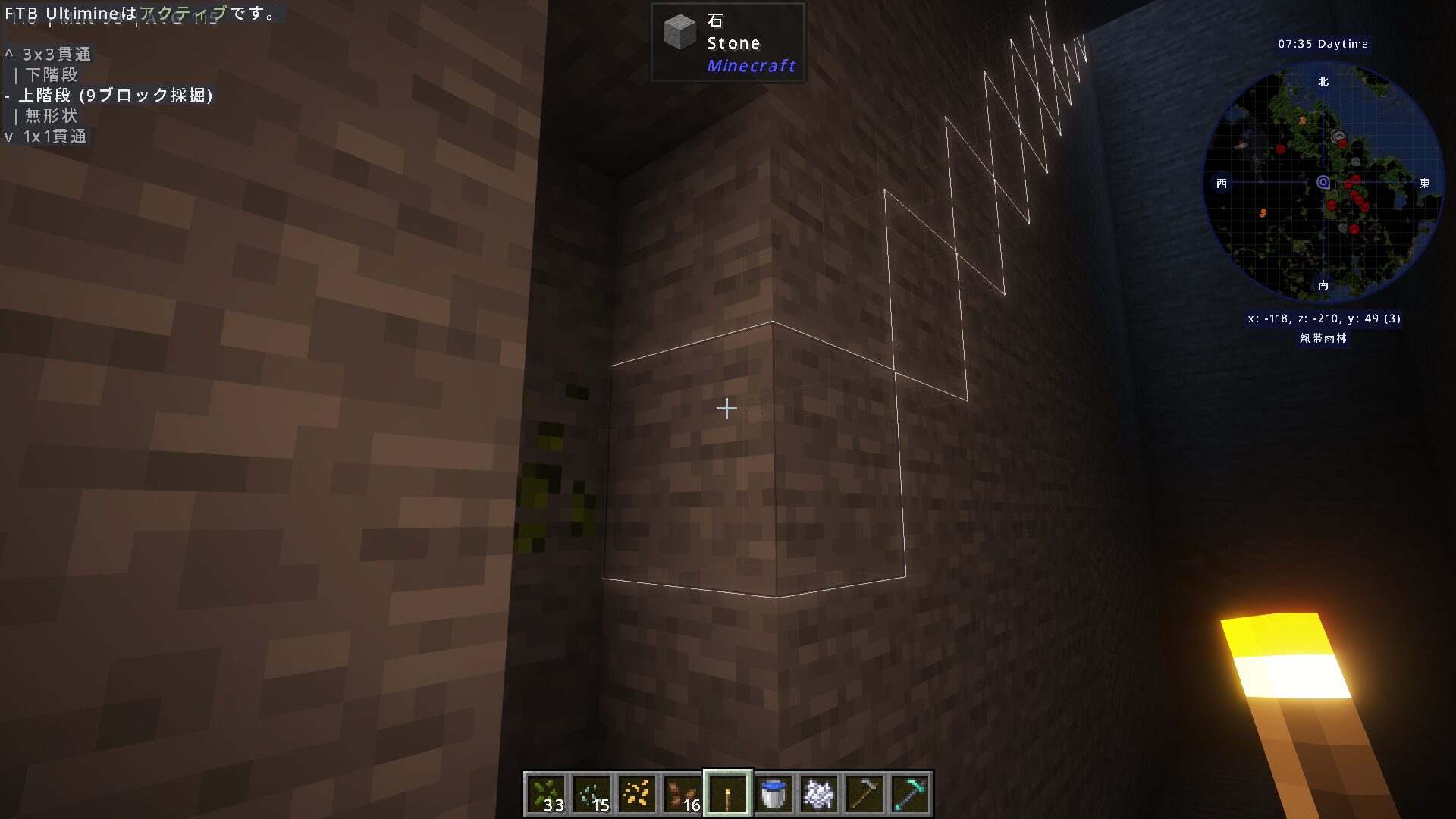Expand the mode list via the ^ arrow
The height and width of the screenshot is (819, 1456).
coord(10,55)
